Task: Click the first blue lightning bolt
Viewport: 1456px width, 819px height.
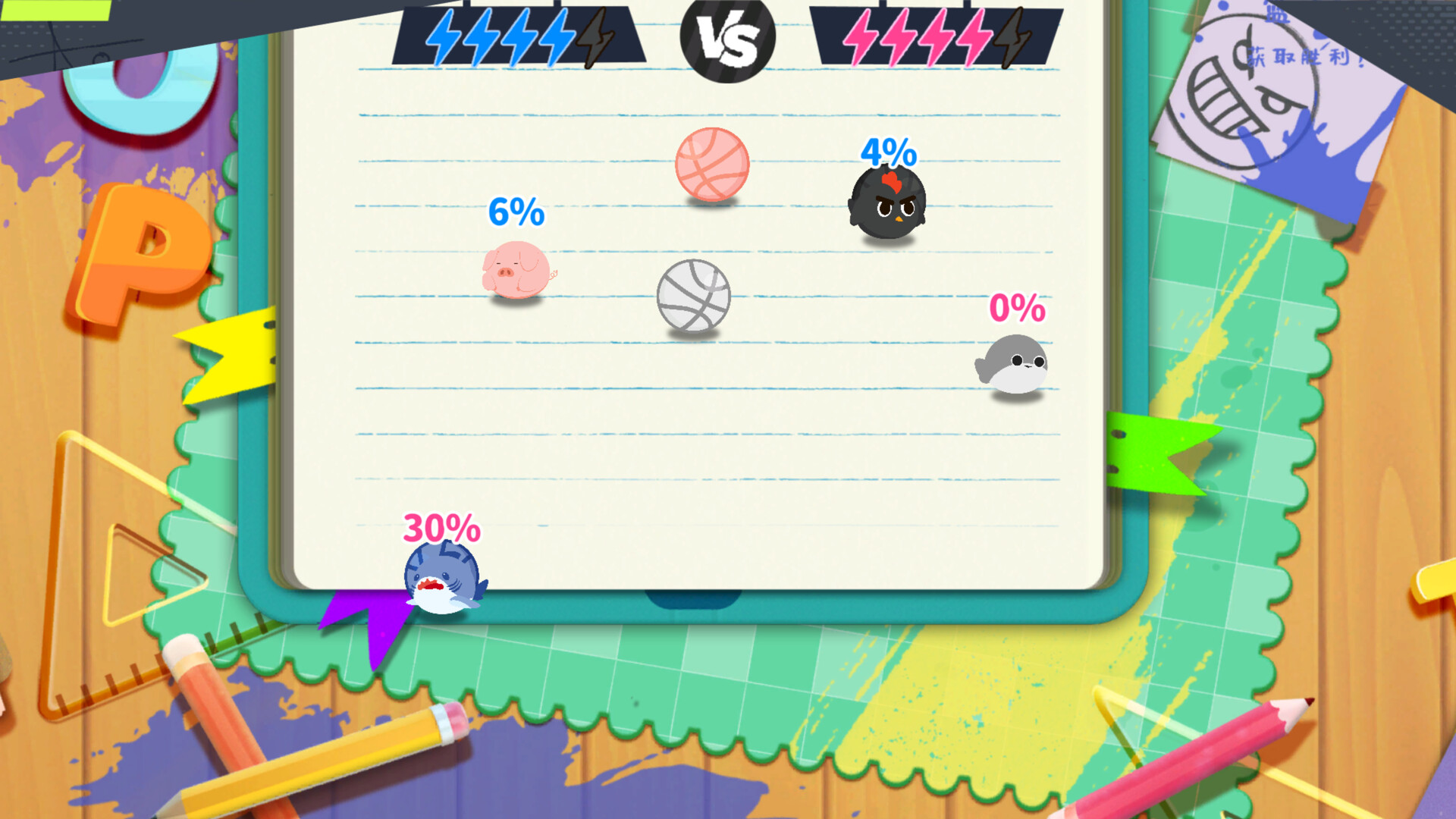Action: (444, 38)
